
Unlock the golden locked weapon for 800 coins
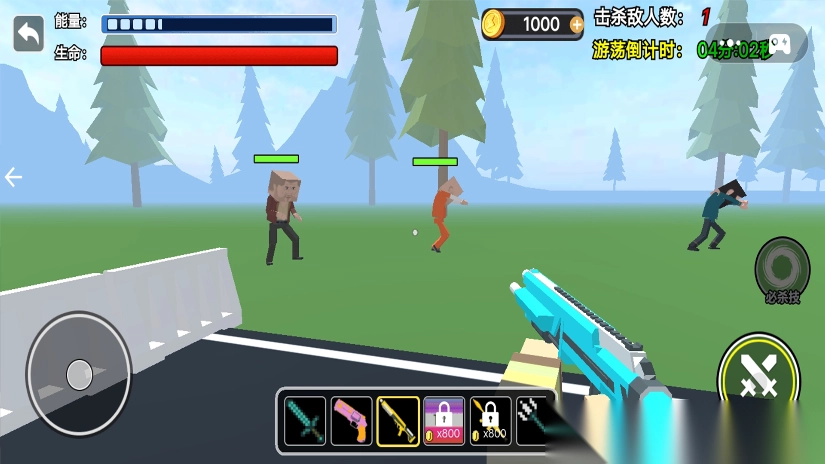(490, 421)
